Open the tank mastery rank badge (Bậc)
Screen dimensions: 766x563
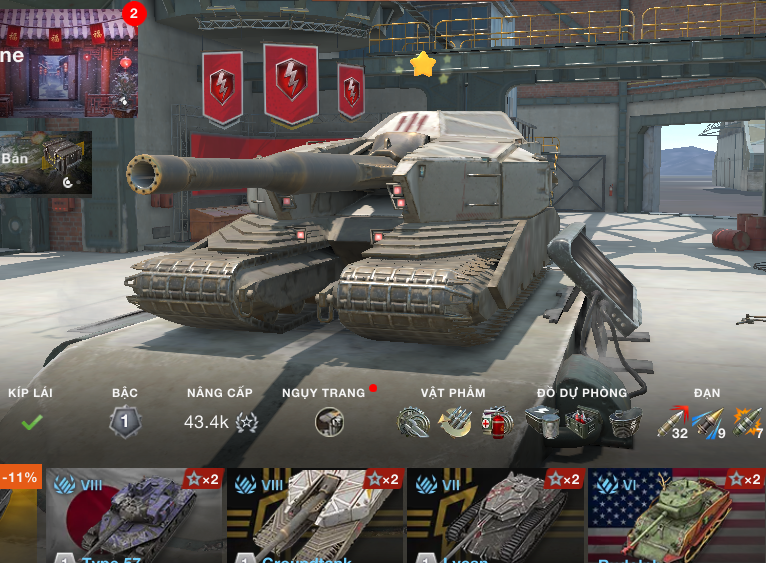pos(125,422)
